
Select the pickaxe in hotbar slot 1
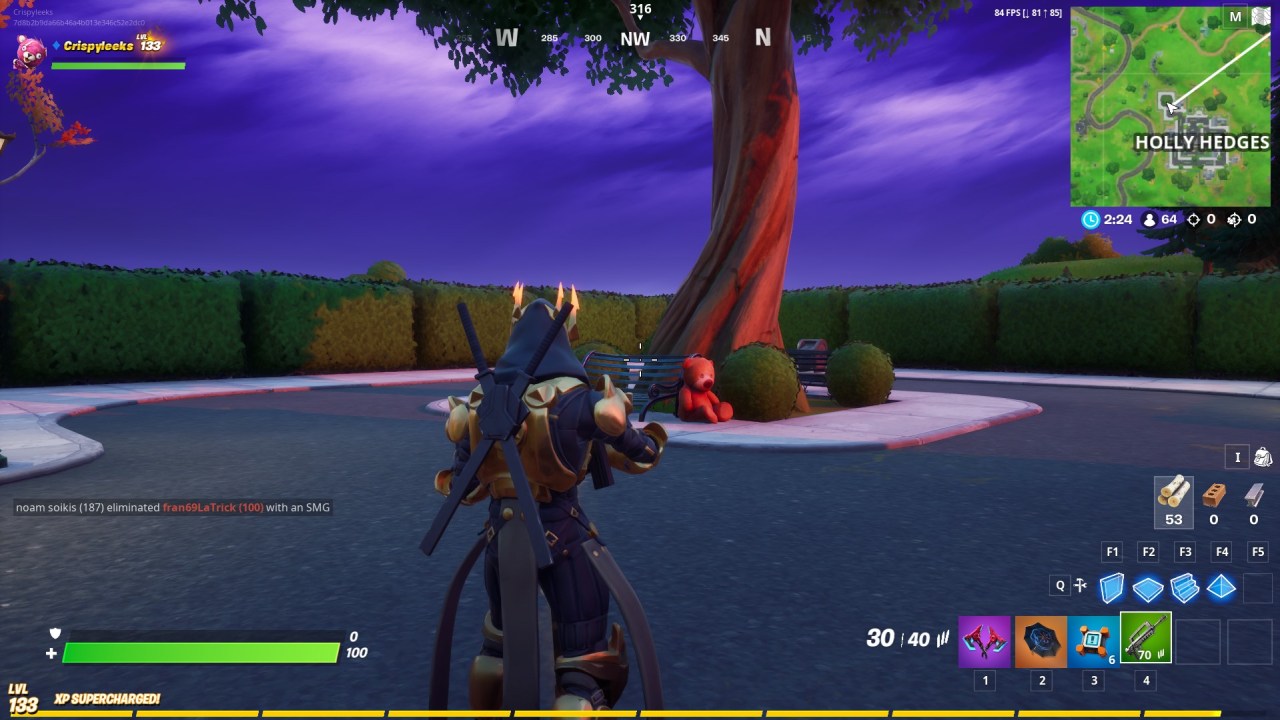(985, 641)
